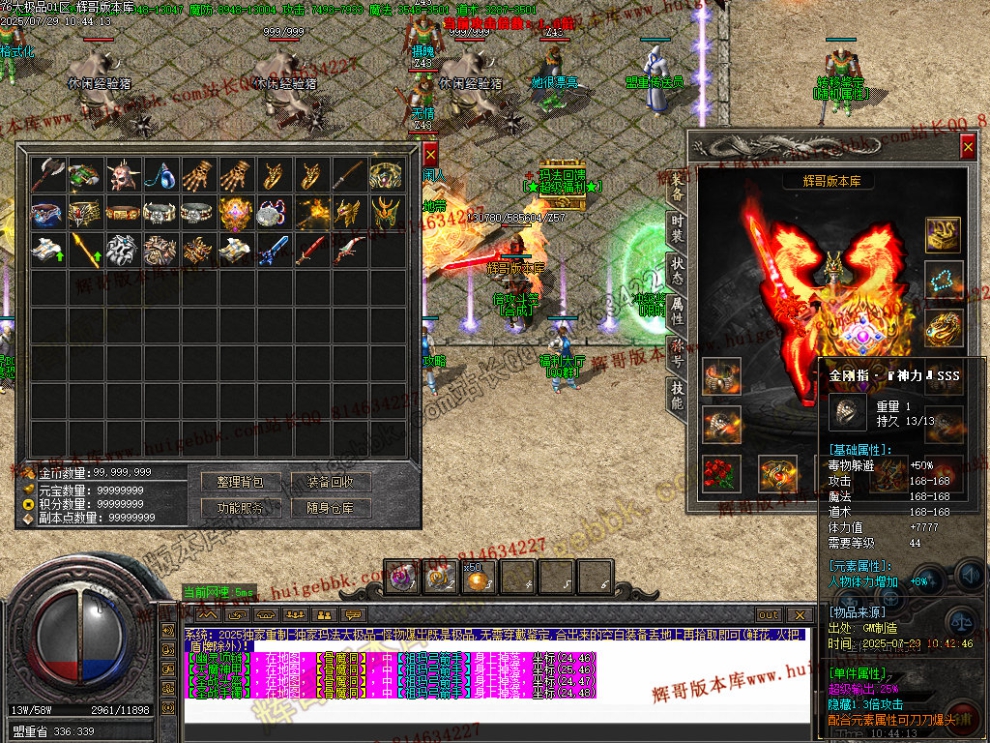The image size is (990, 743).
Task: Select the battle axe in the bag
Action: pos(48,176)
